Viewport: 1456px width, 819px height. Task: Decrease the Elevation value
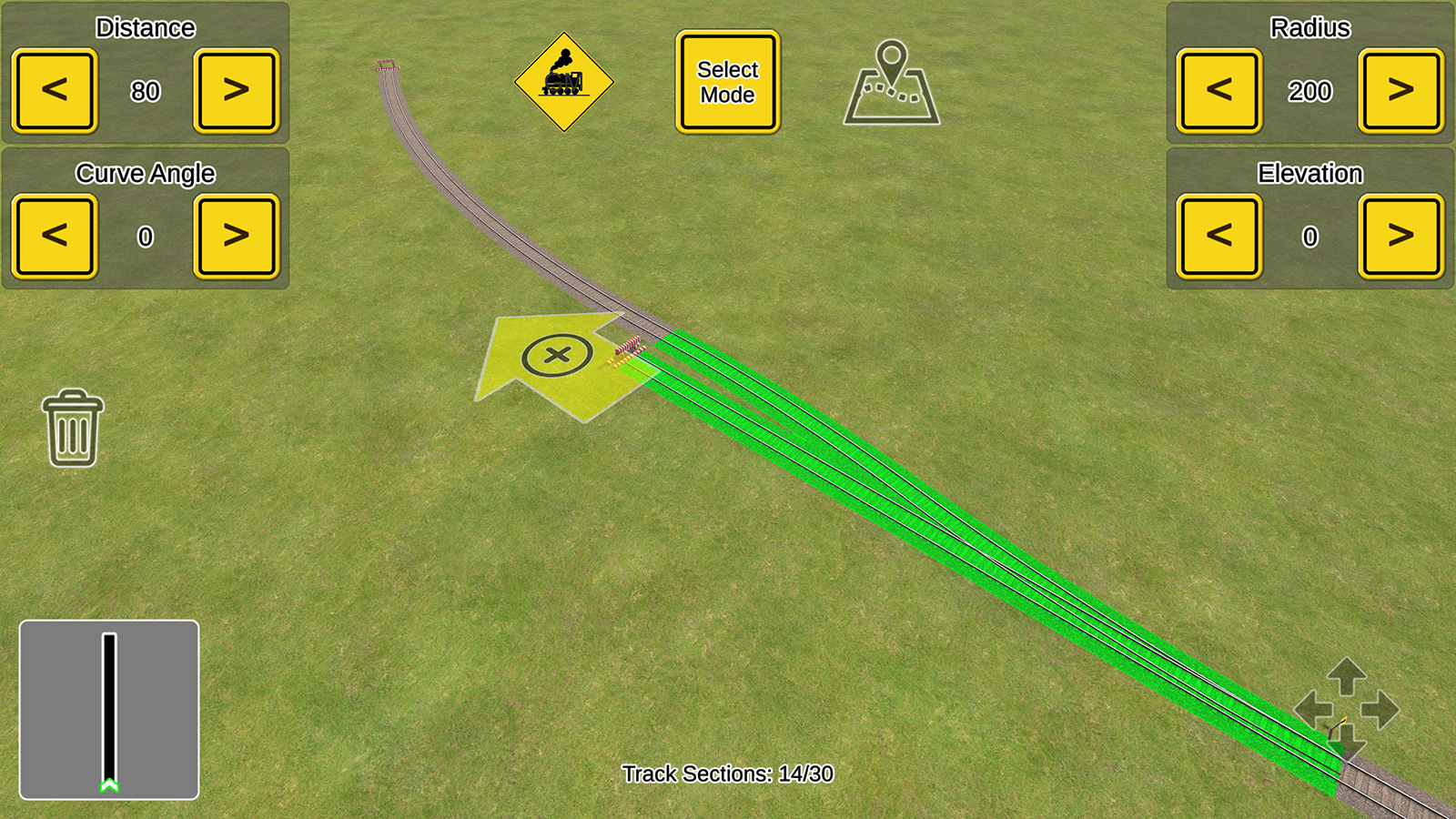pyautogui.click(x=1219, y=235)
